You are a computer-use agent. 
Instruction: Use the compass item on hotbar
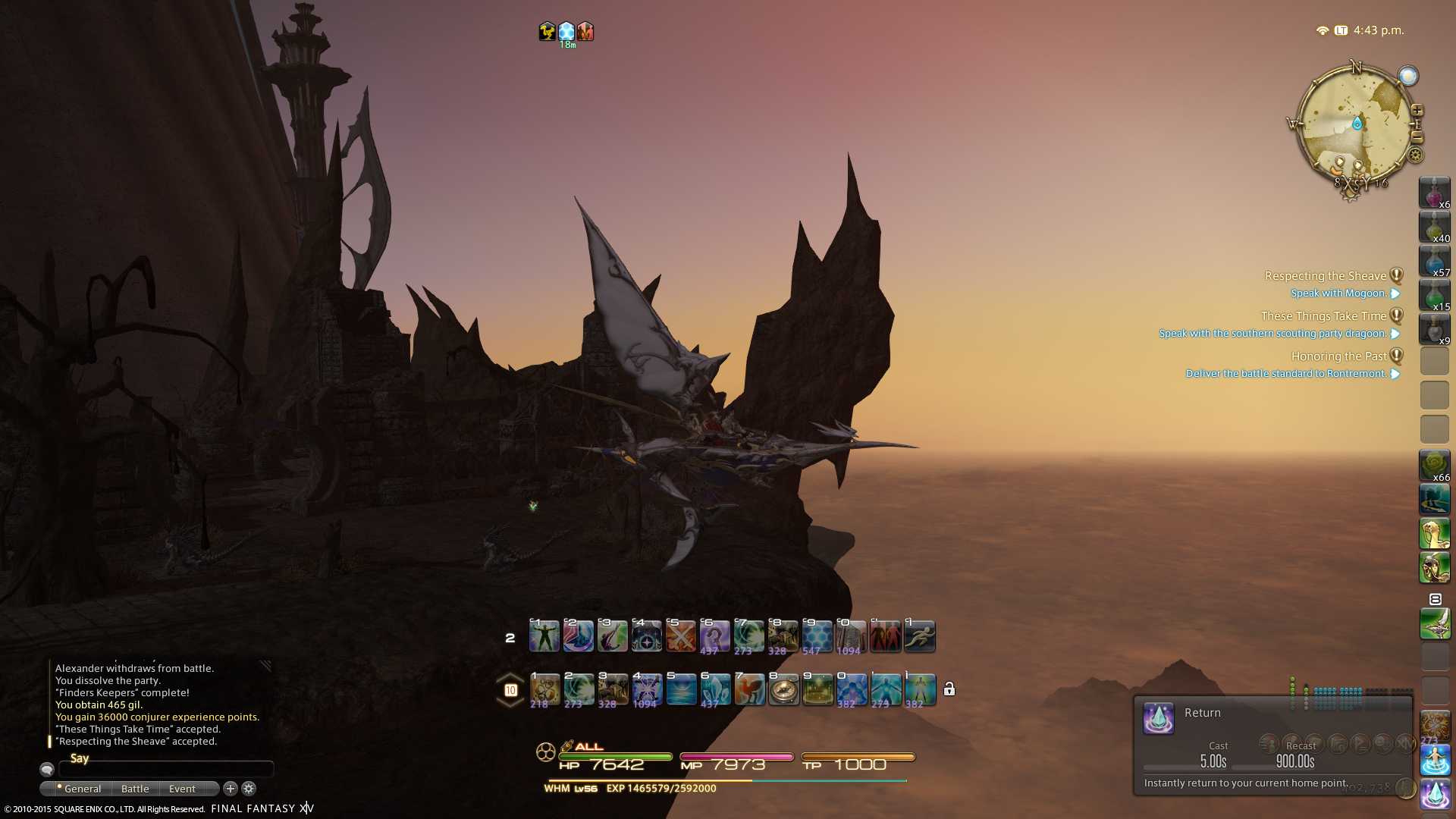click(783, 690)
